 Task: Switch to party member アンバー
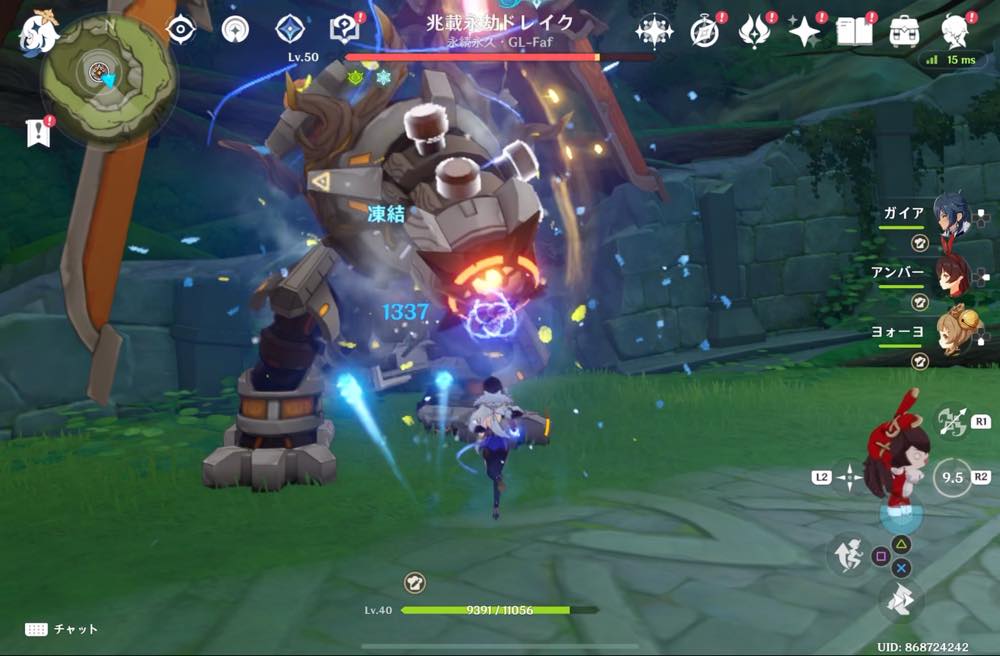click(950, 275)
